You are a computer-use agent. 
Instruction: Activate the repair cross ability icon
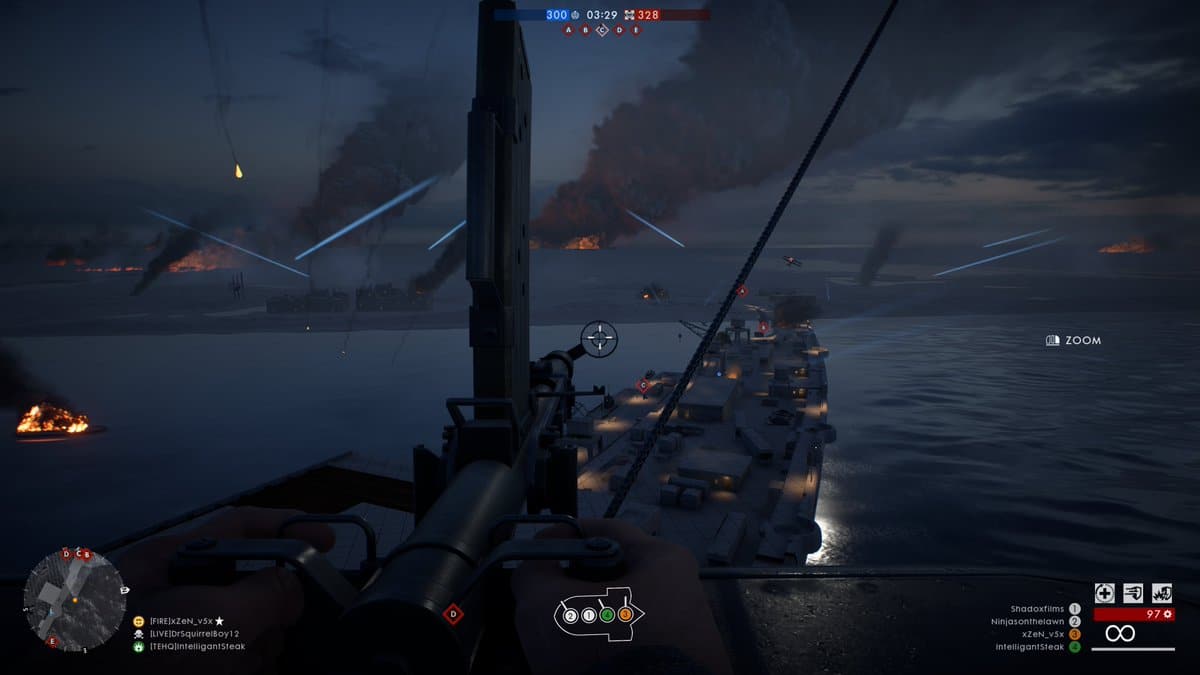[x=1104, y=592]
